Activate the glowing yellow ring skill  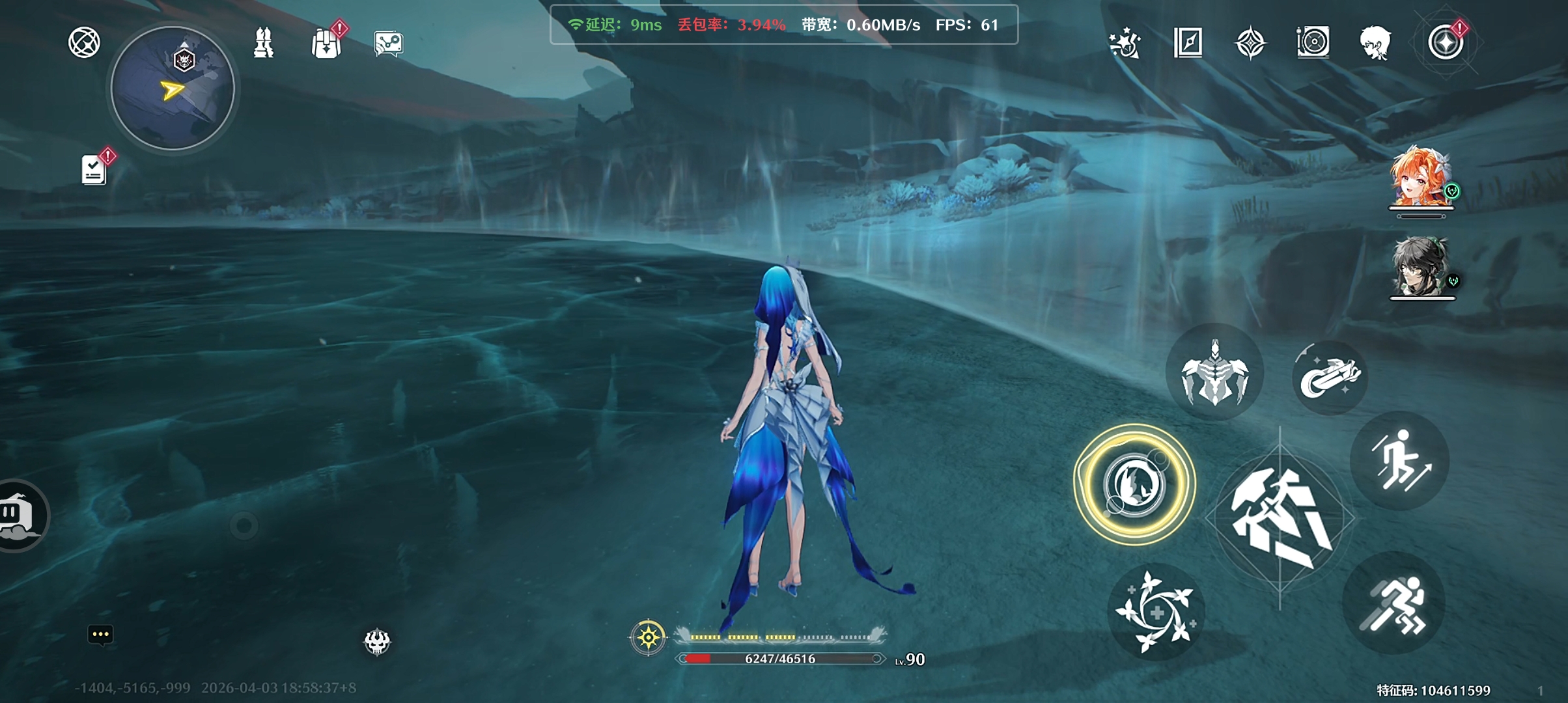(1134, 484)
